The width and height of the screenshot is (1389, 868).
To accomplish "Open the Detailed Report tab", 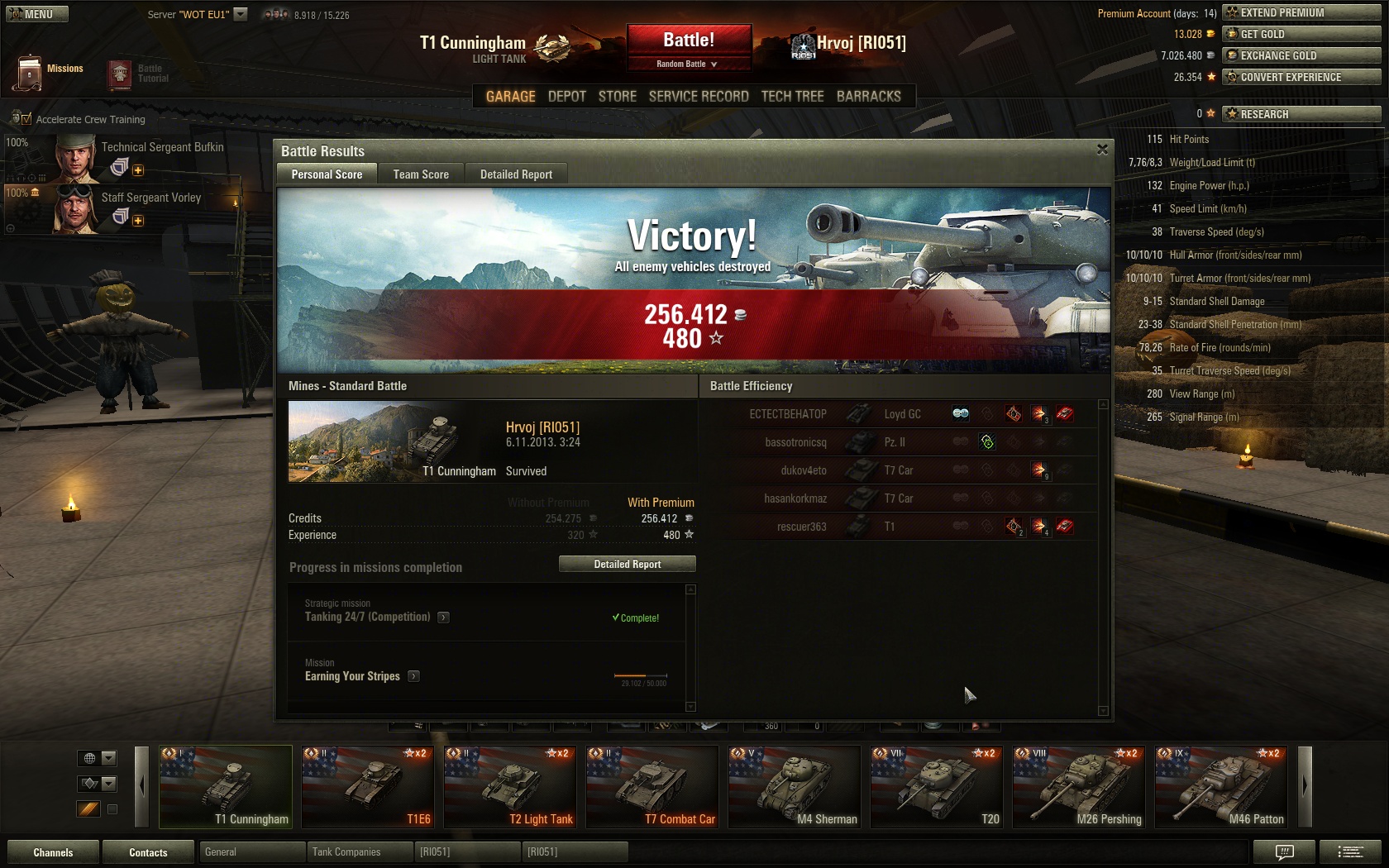I will pyautogui.click(x=516, y=174).
